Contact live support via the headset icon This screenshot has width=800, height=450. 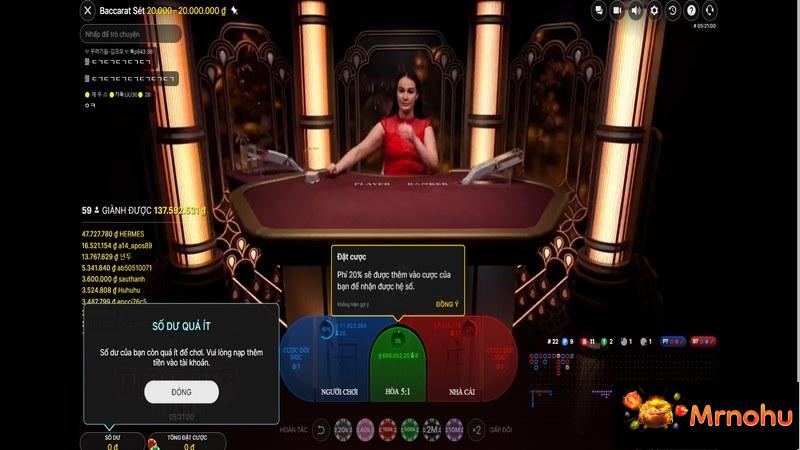tap(709, 11)
